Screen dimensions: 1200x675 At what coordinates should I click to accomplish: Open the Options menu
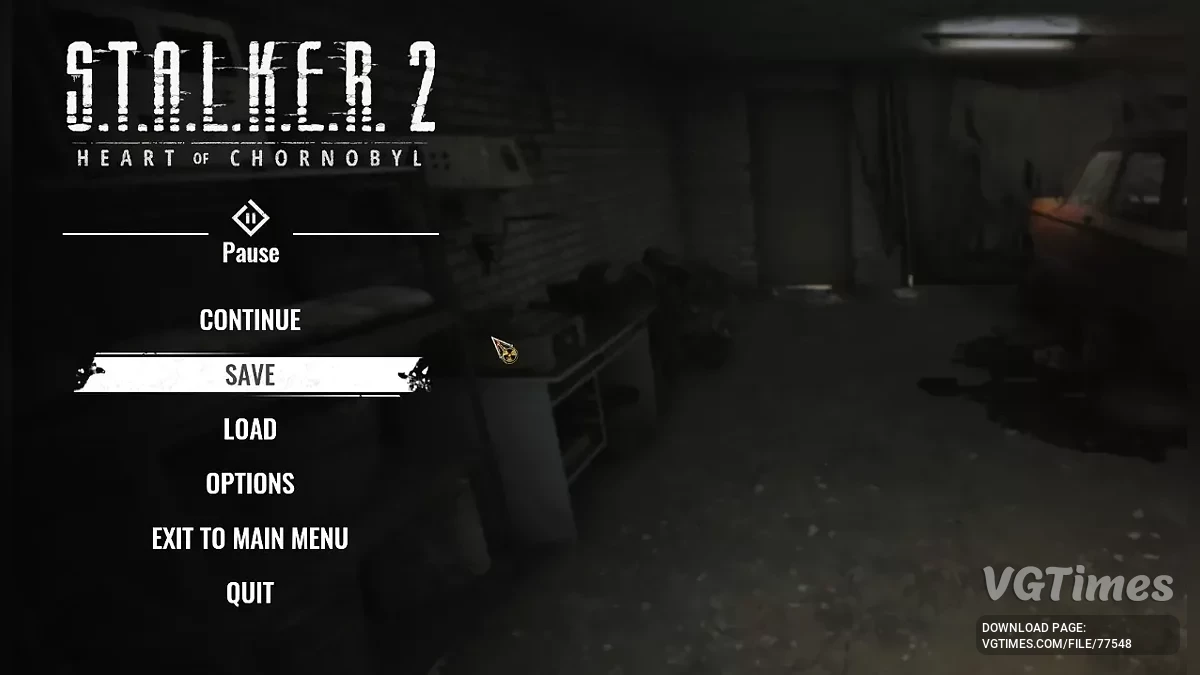250,484
